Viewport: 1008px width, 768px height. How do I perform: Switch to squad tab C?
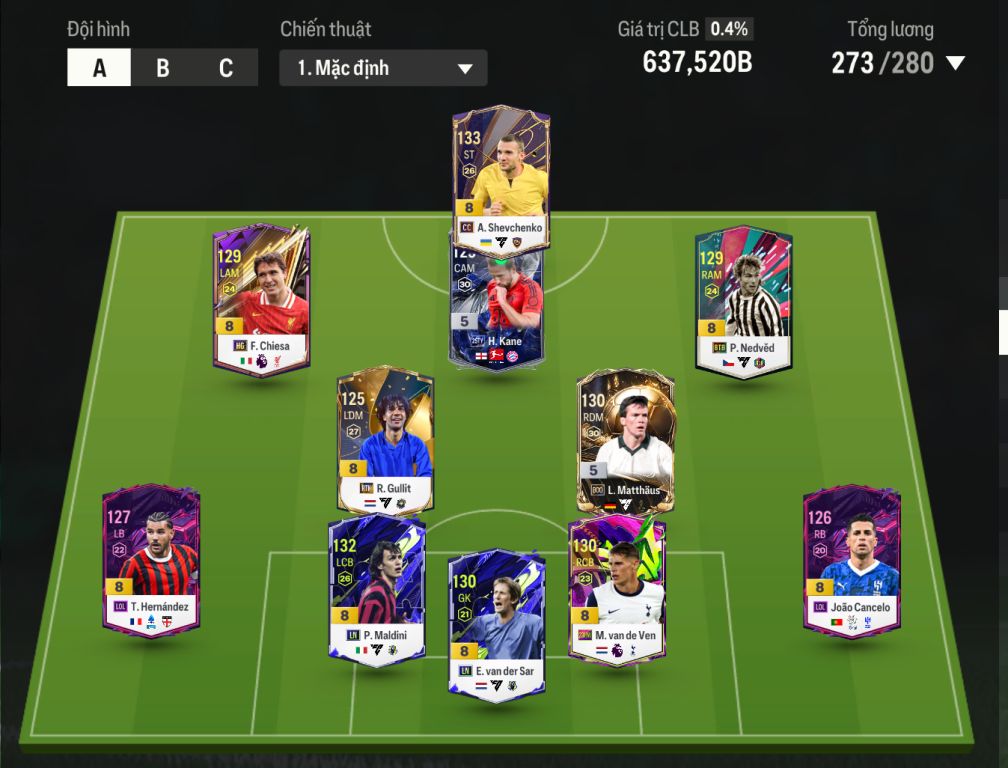click(x=226, y=68)
